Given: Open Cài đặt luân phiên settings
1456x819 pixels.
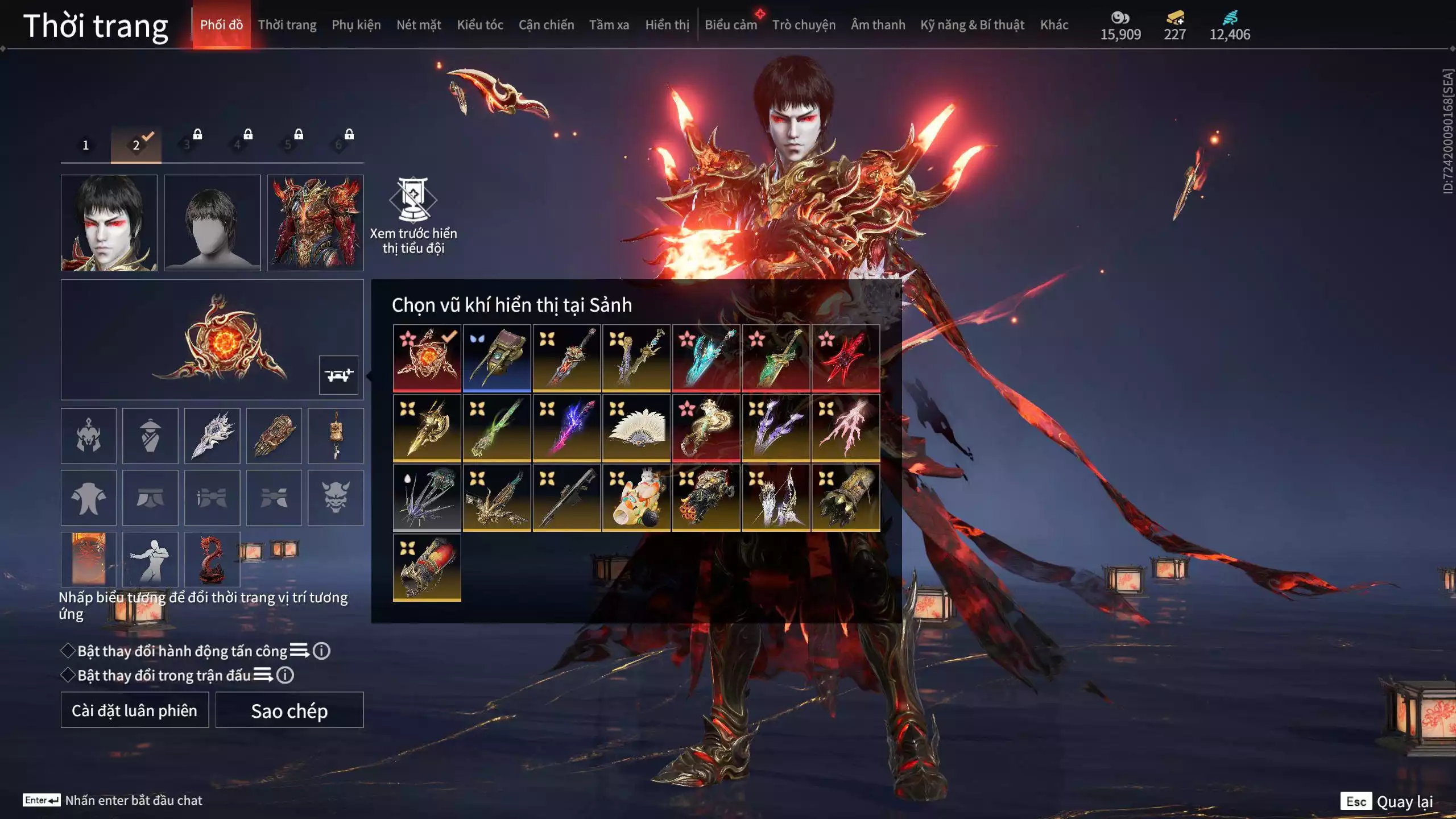Looking at the screenshot, I should pyautogui.click(x=135, y=710).
